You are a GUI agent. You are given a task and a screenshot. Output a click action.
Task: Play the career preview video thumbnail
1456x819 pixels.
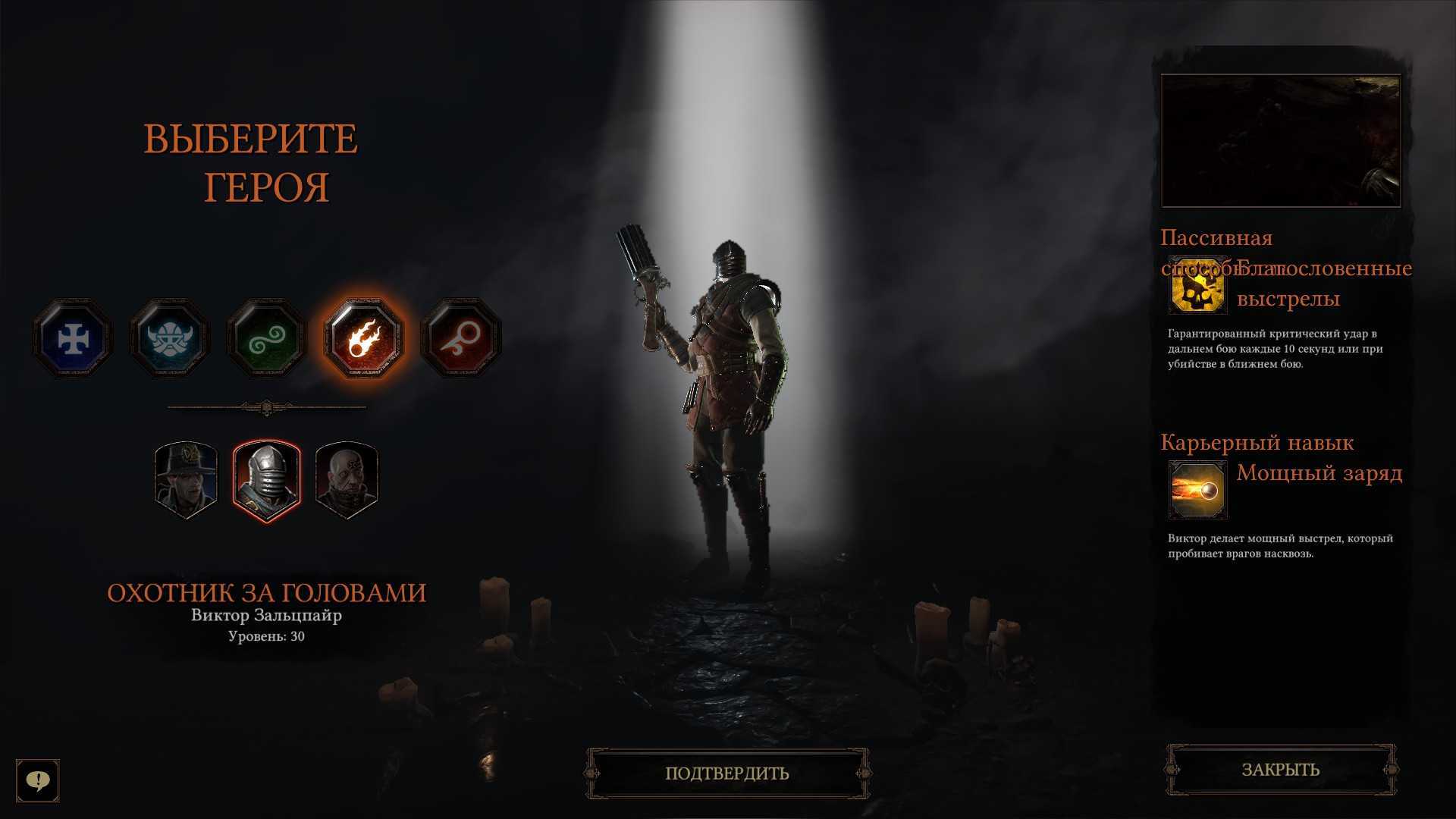click(1281, 140)
